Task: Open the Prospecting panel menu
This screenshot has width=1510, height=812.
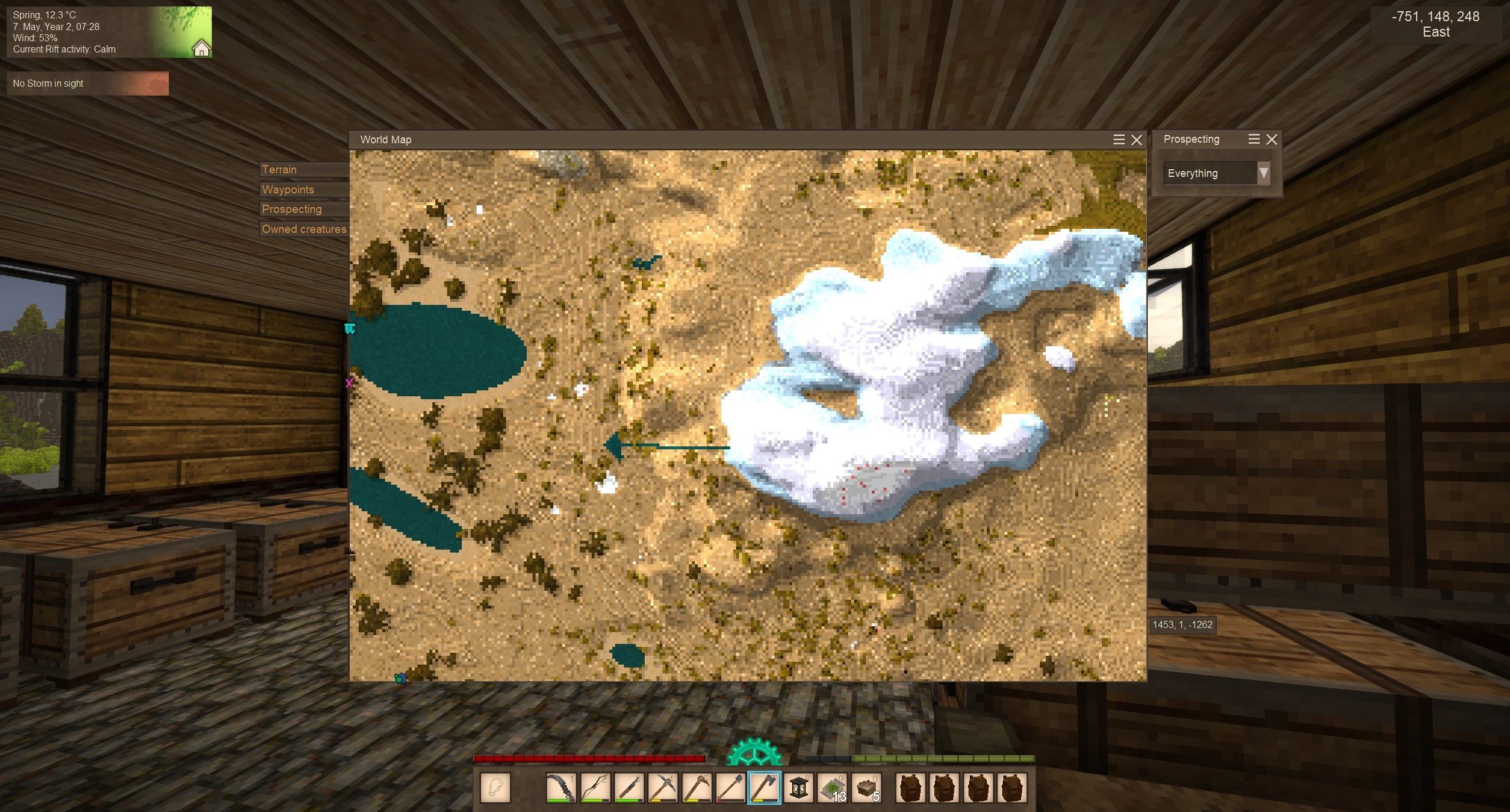Action: tap(1254, 139)
